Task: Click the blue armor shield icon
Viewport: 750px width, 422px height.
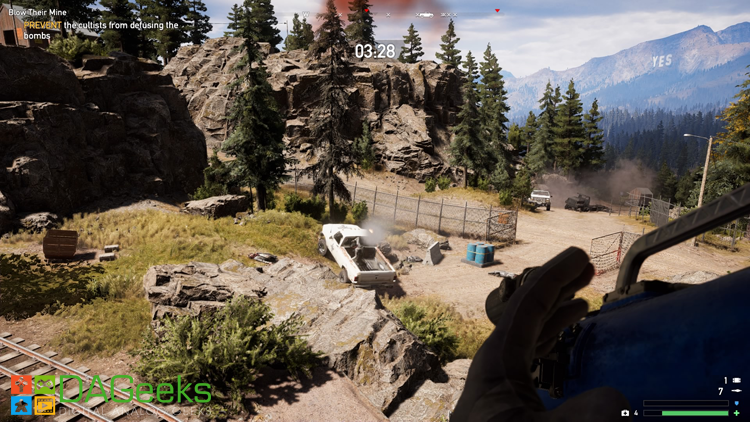Action: point(737,403)
